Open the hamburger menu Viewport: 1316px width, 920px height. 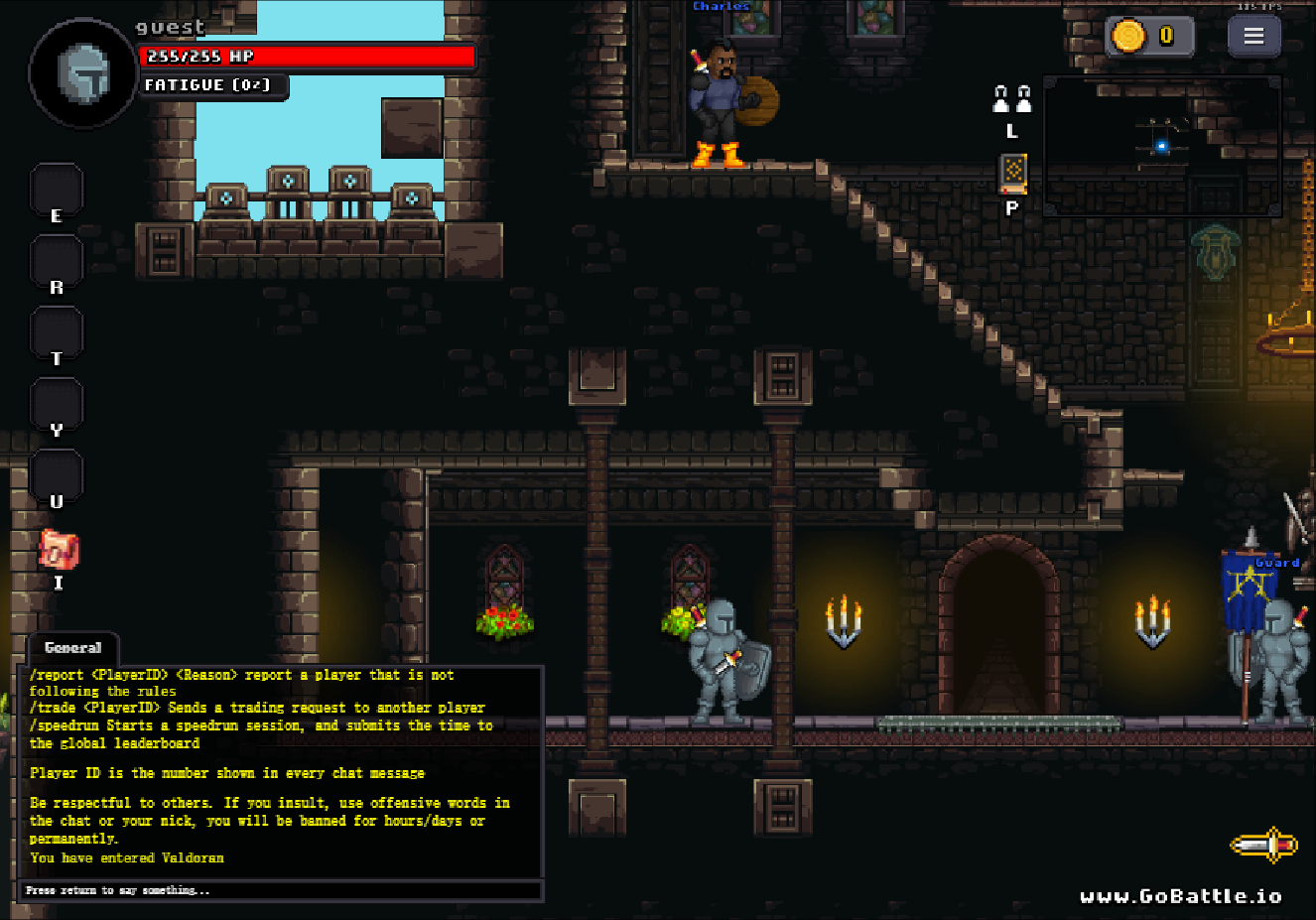[x=1253, y=37]
